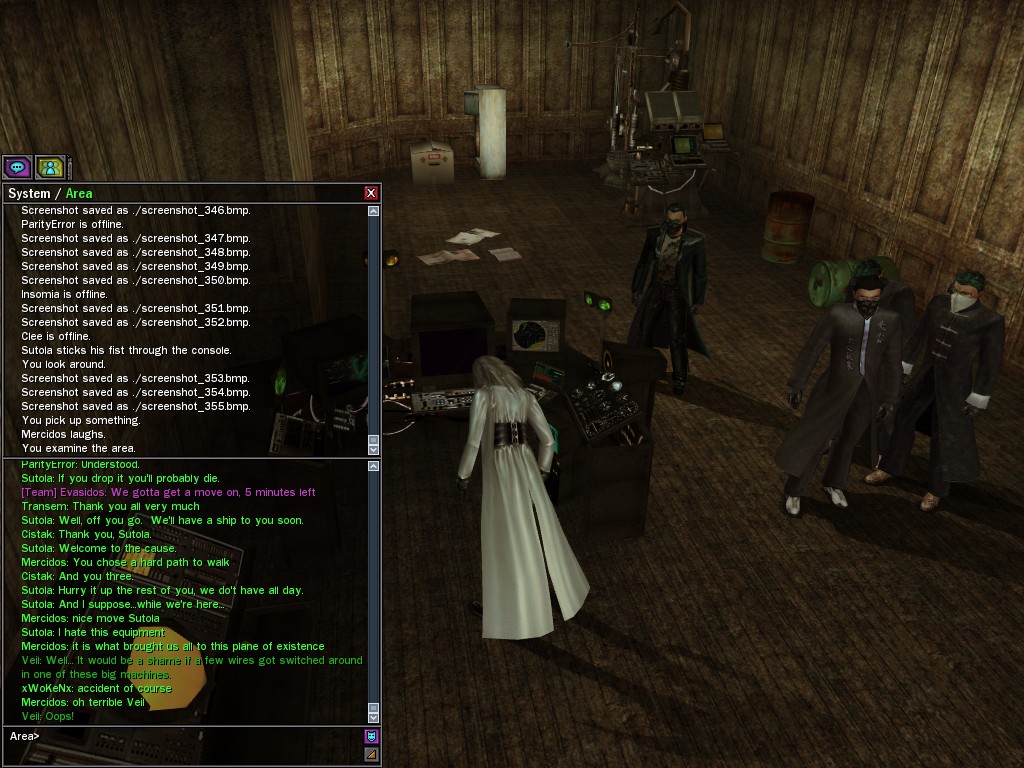The height and width of the screenshot is (768, 1024).
Task: Select the System tab in chat title
Action: 28,193
